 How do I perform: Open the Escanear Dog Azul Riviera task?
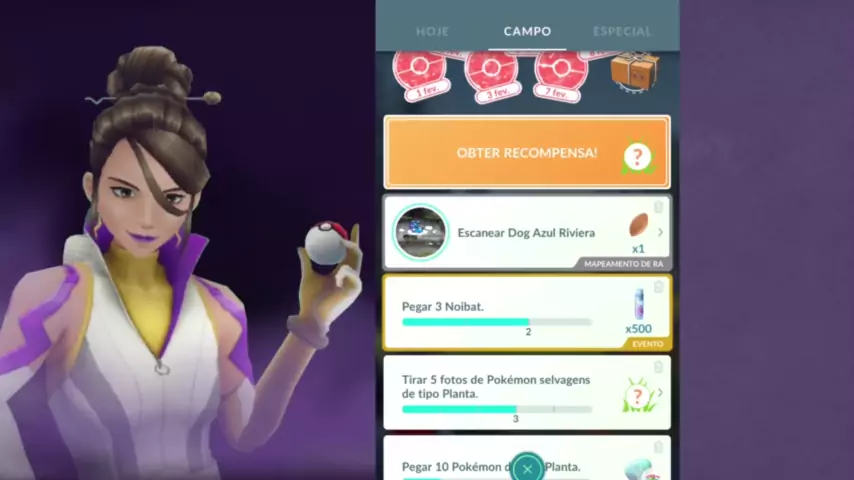(526, 233)
